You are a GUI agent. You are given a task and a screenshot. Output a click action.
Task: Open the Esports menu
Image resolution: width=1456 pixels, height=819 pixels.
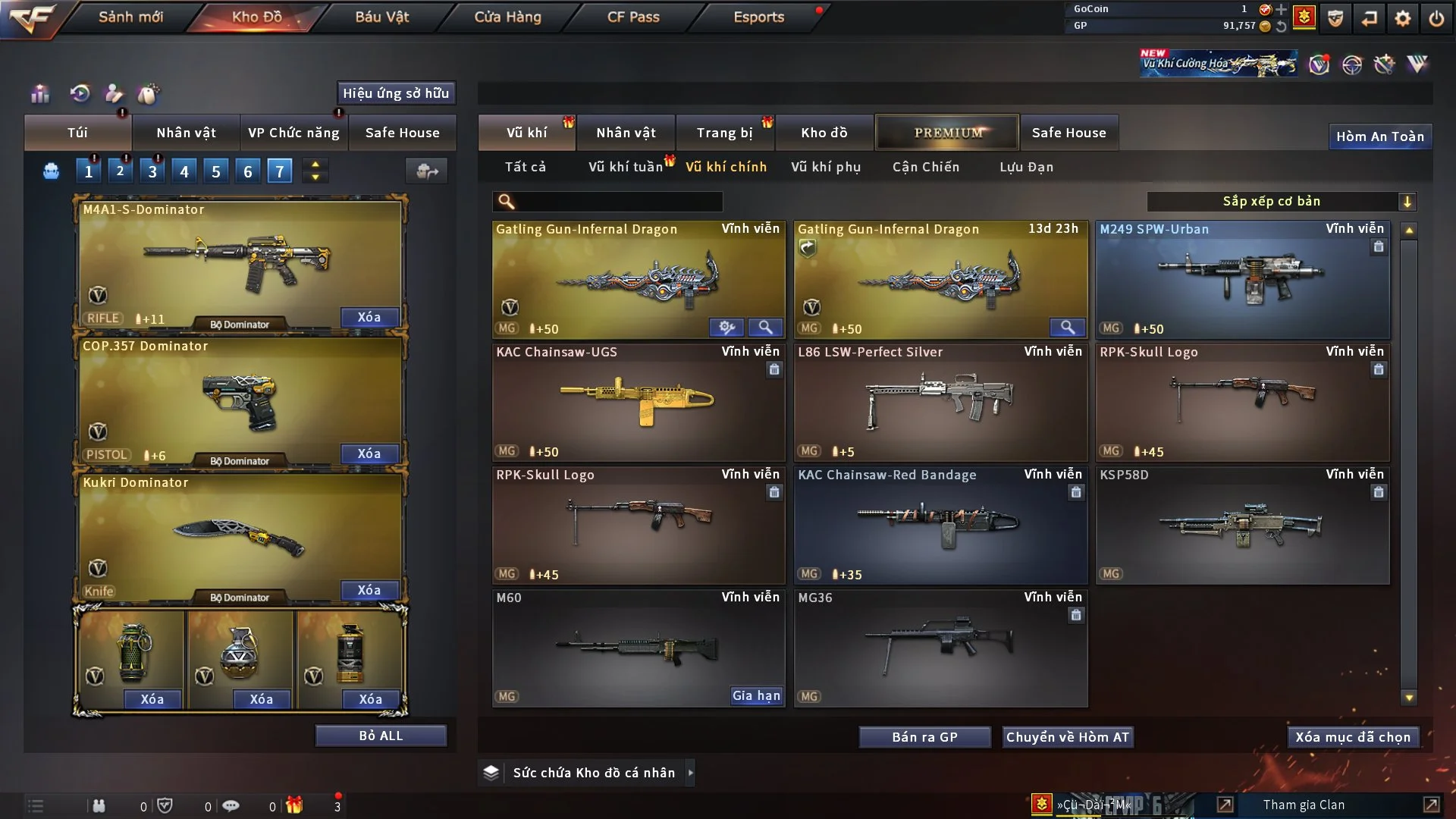758,17
